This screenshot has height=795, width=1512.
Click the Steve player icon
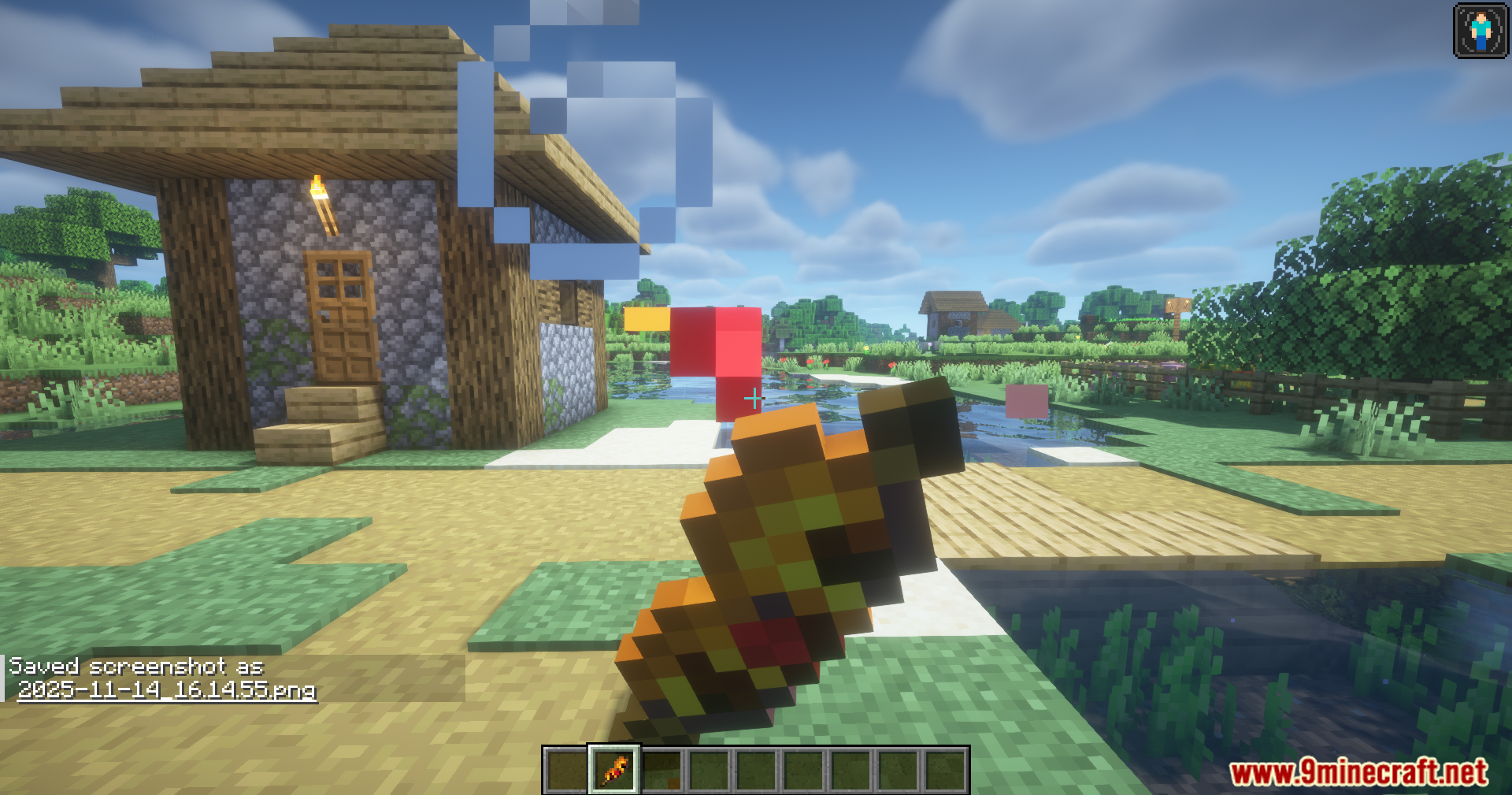click(x=1480, y=31)
